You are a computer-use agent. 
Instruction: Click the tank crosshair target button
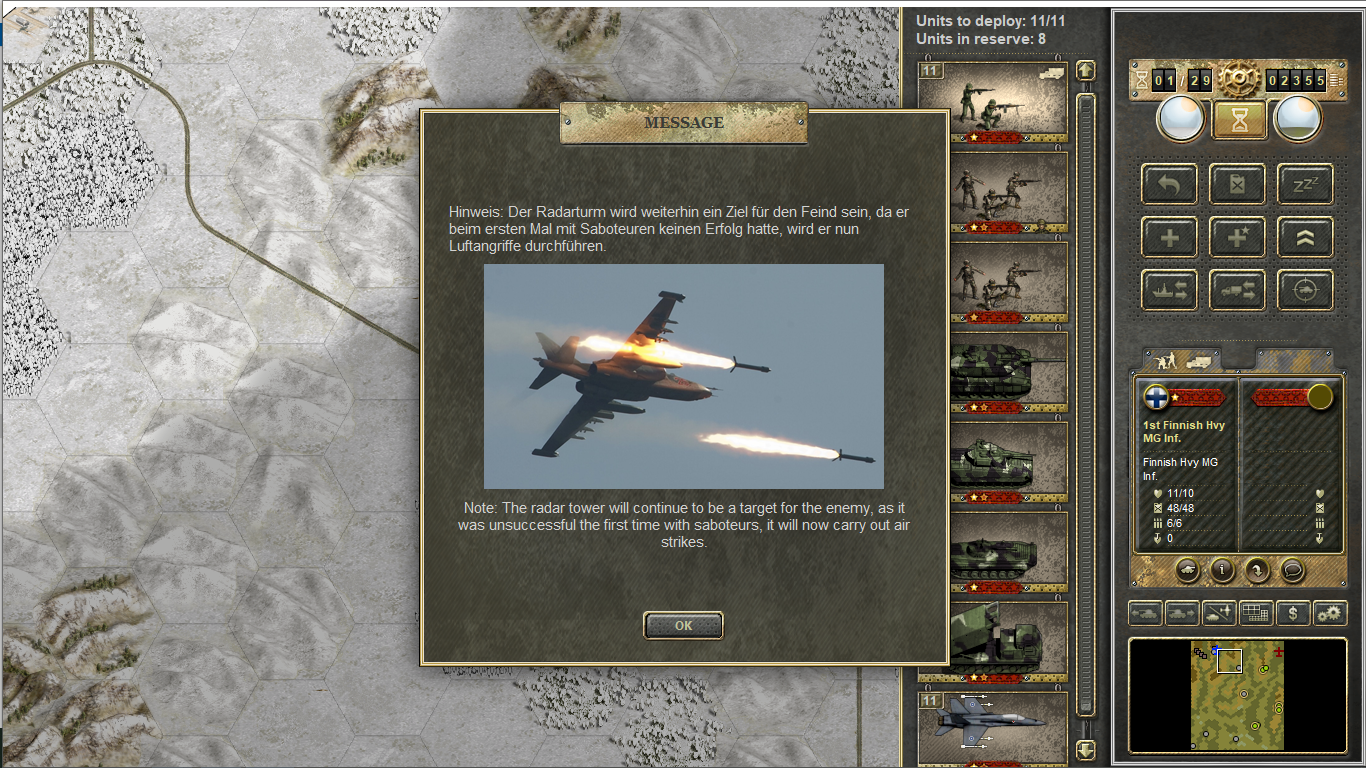pyautogui.click(x=1305, y=290)
